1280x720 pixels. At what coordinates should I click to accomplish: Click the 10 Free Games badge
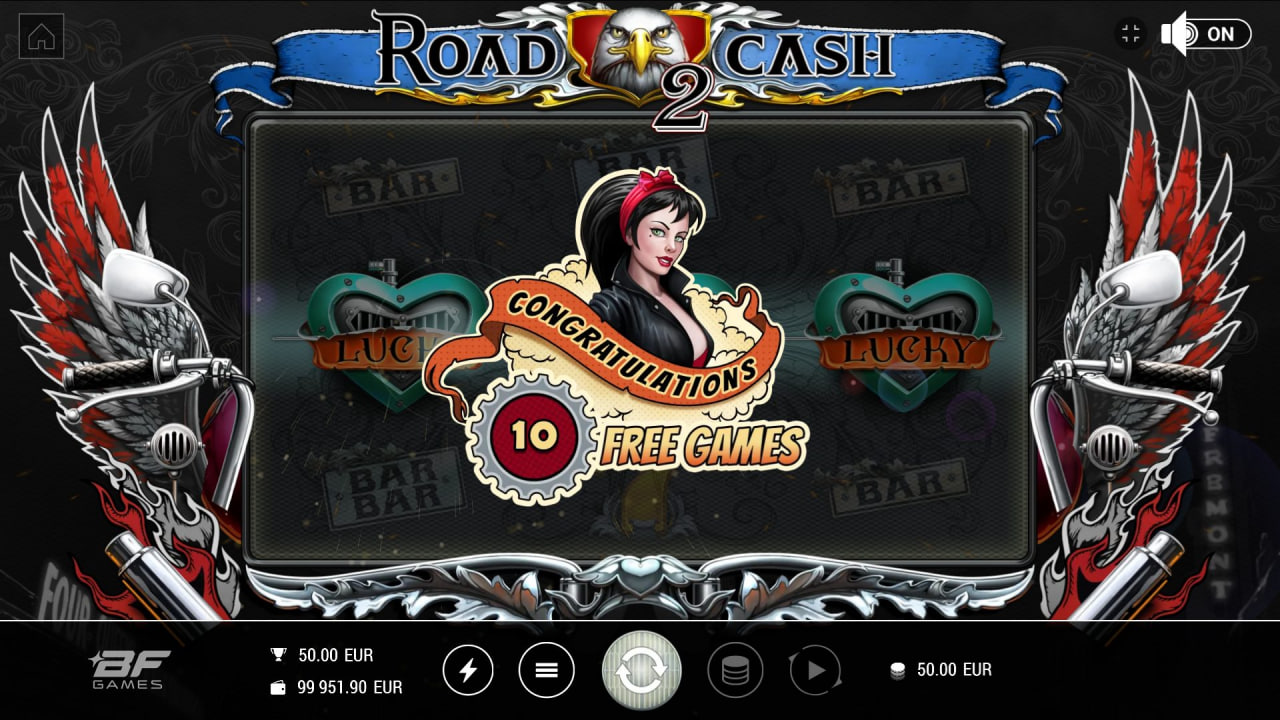pos(533,433)
